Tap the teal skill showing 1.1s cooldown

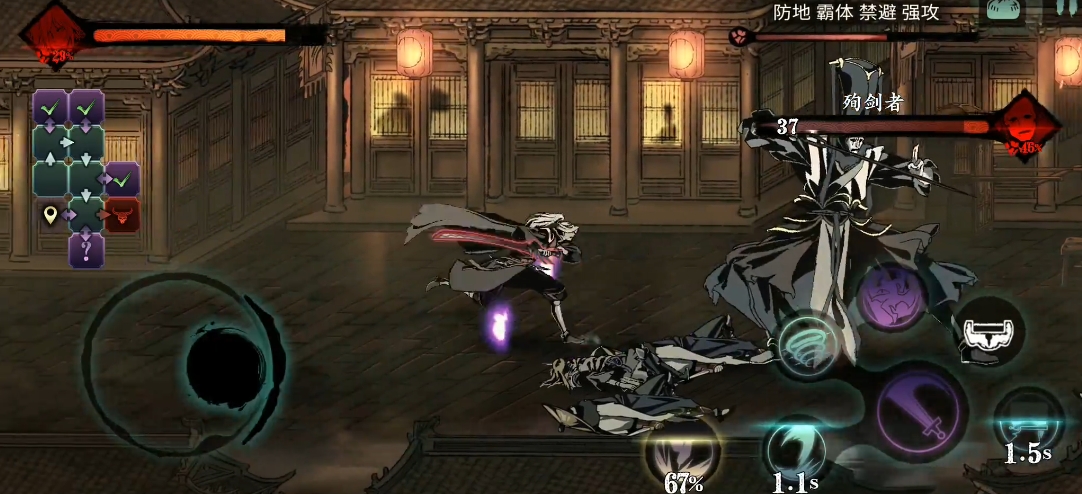795,450
